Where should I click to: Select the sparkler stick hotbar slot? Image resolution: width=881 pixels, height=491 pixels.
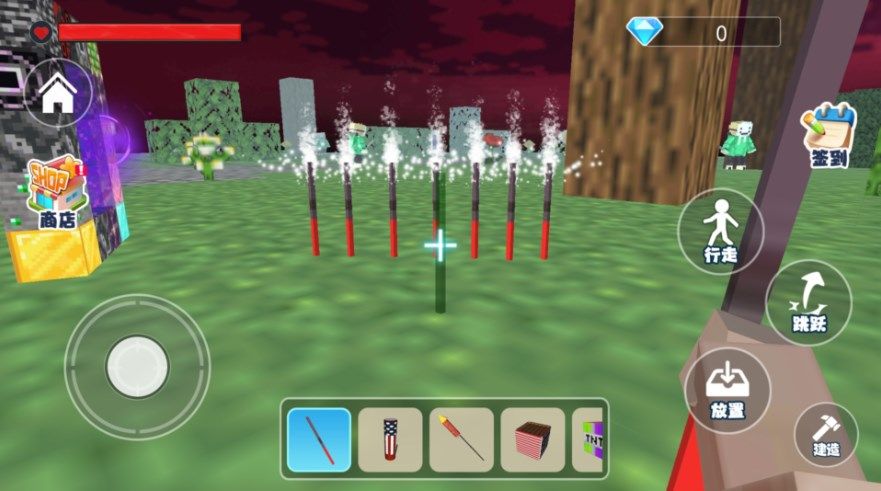pos(319,439)
